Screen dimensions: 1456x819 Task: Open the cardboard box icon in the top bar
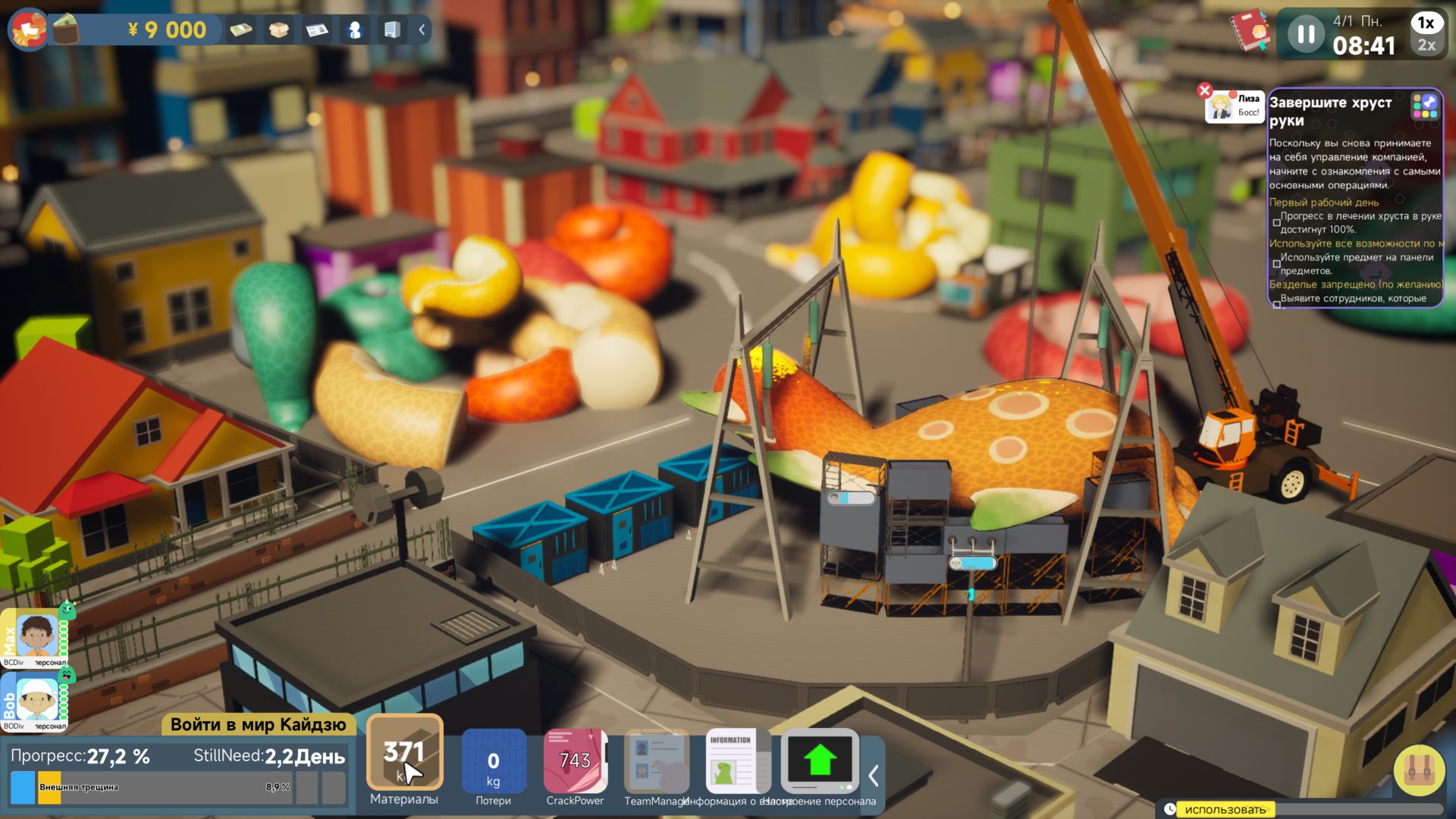[x=279, y=30]
